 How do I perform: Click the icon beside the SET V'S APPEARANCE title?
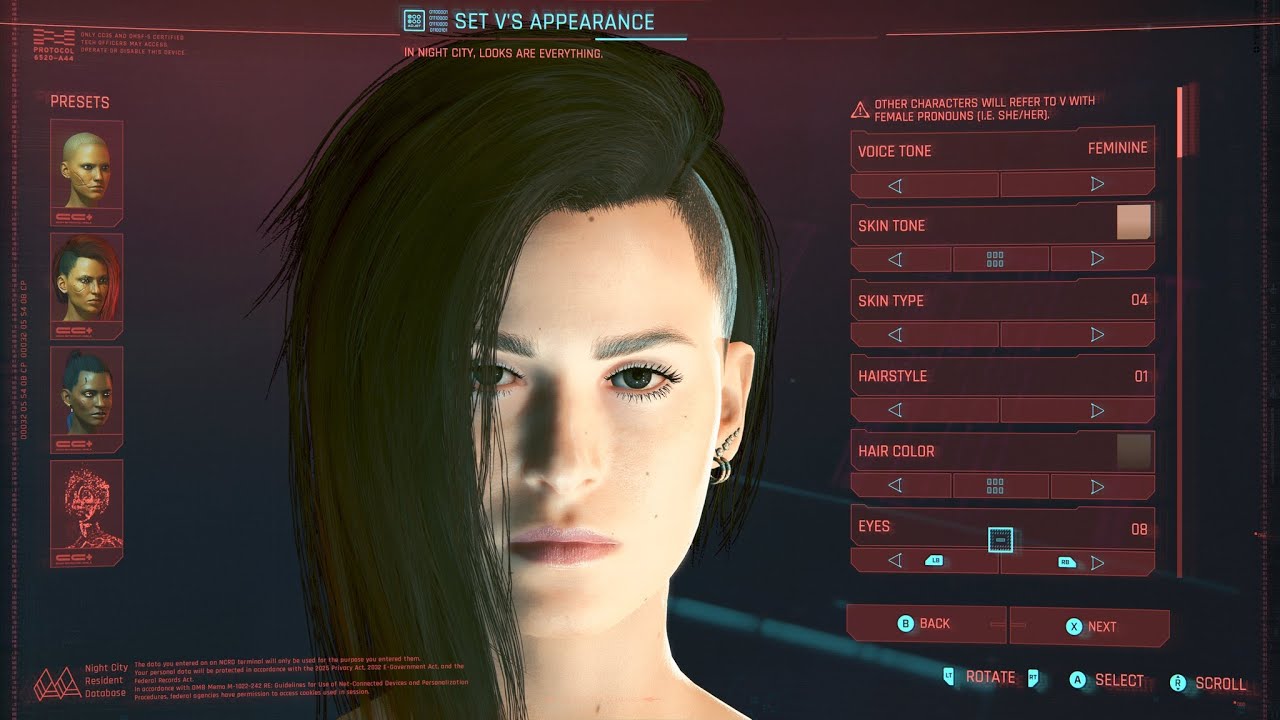413,20
